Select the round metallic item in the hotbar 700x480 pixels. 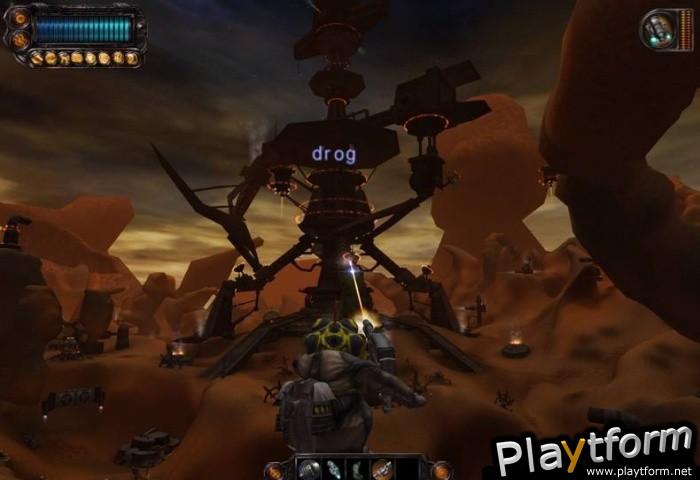(x=310, y=469)
